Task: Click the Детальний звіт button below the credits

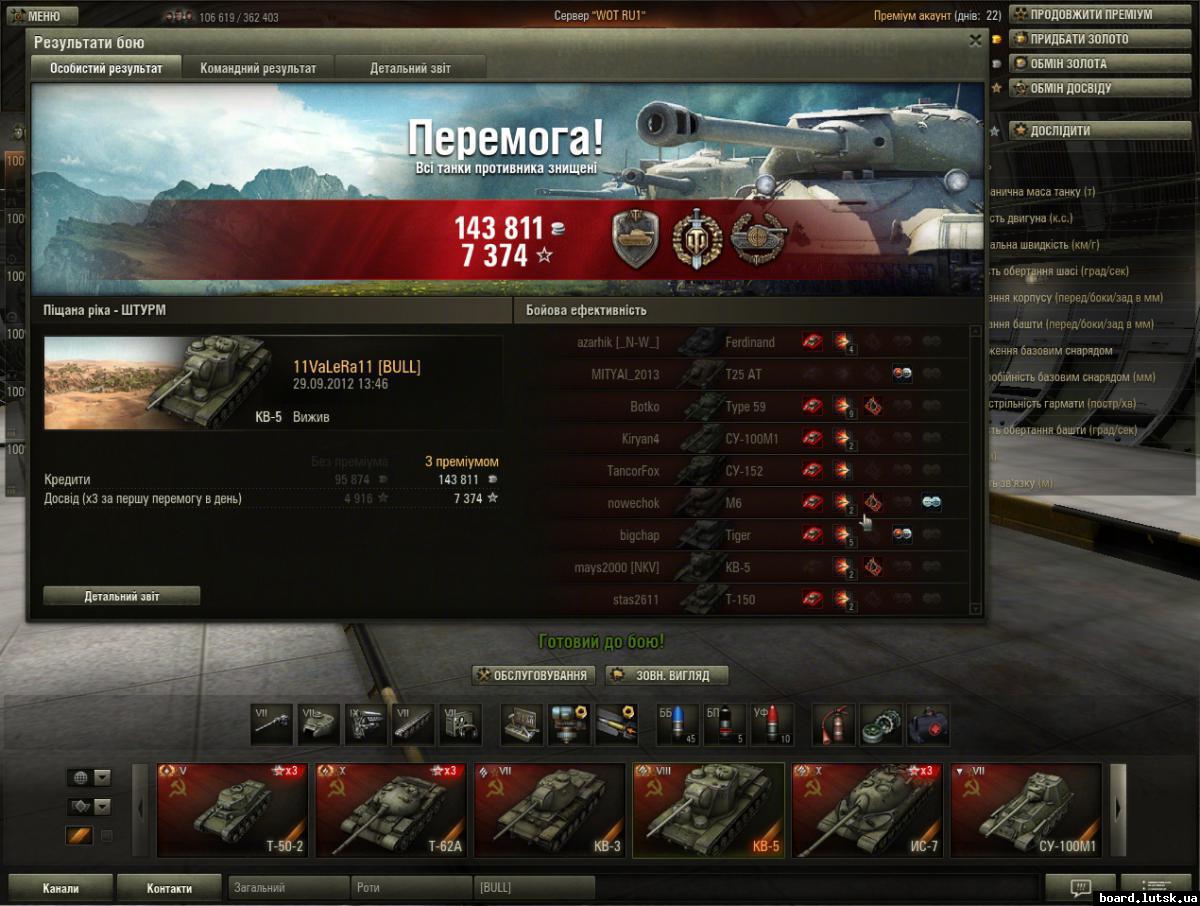Action: tap(121, 596)
